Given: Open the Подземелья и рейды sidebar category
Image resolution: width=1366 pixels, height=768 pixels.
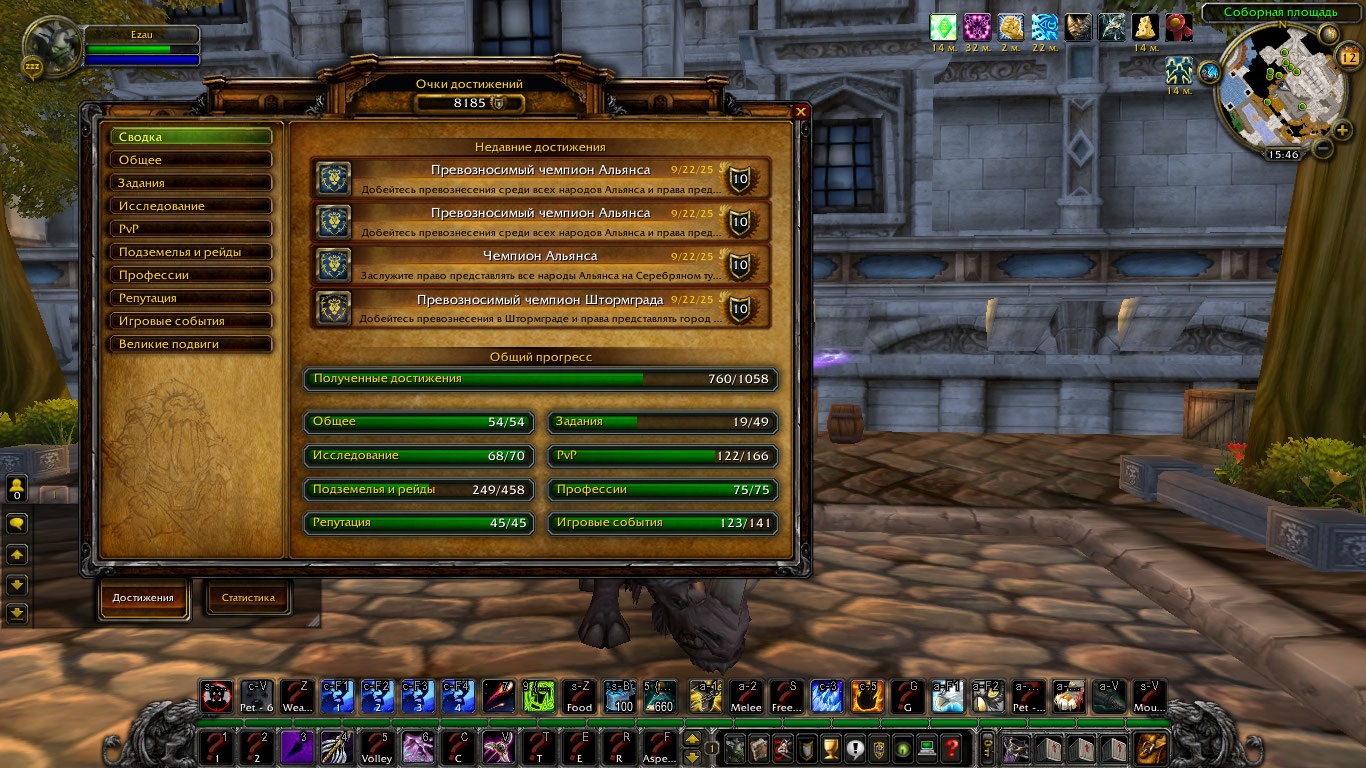Looking at the screenshot, I should pyautogui.click(x=190, y=252).
